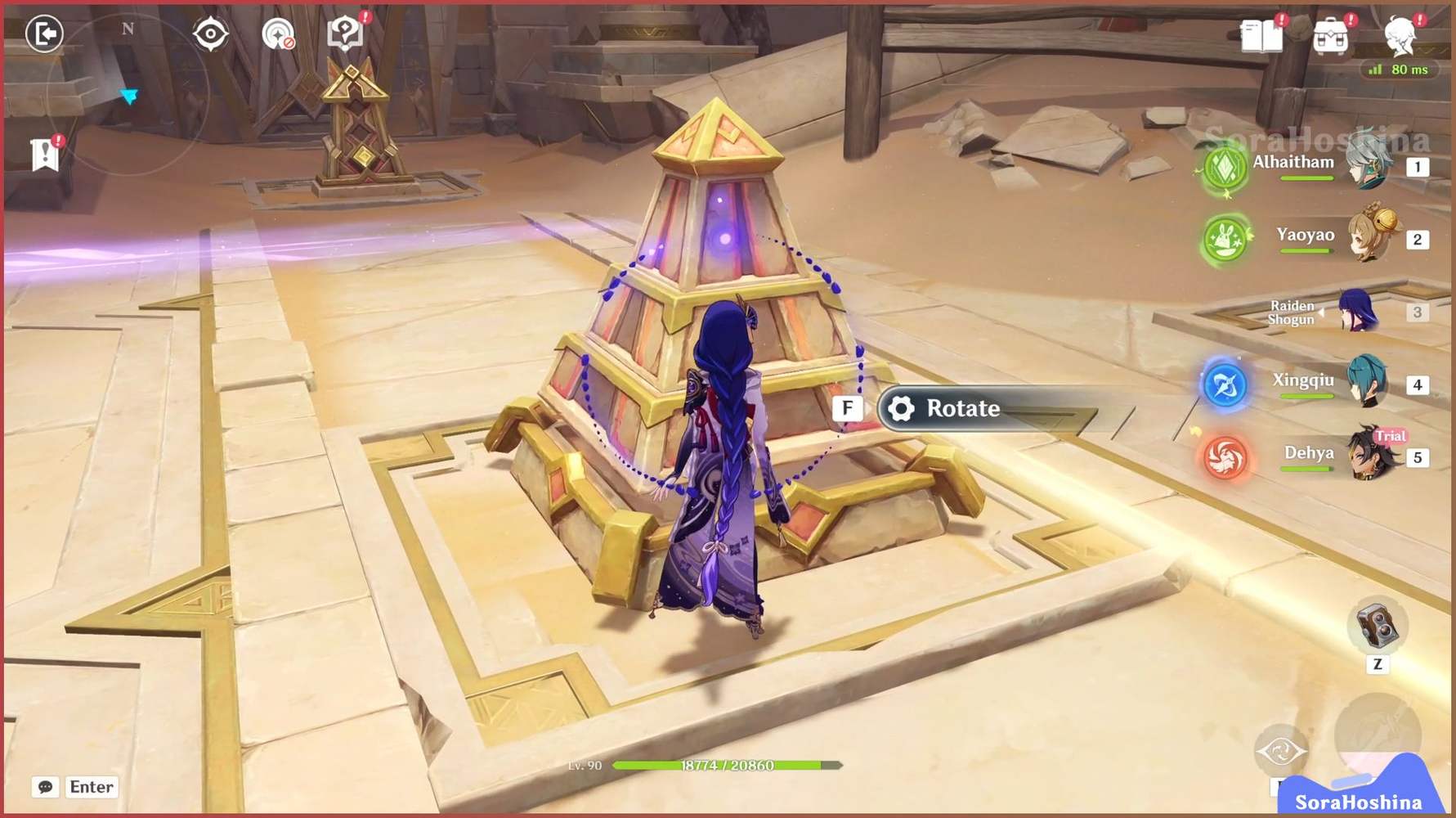Open the Paimon main menu icon

click(1402, 38)
